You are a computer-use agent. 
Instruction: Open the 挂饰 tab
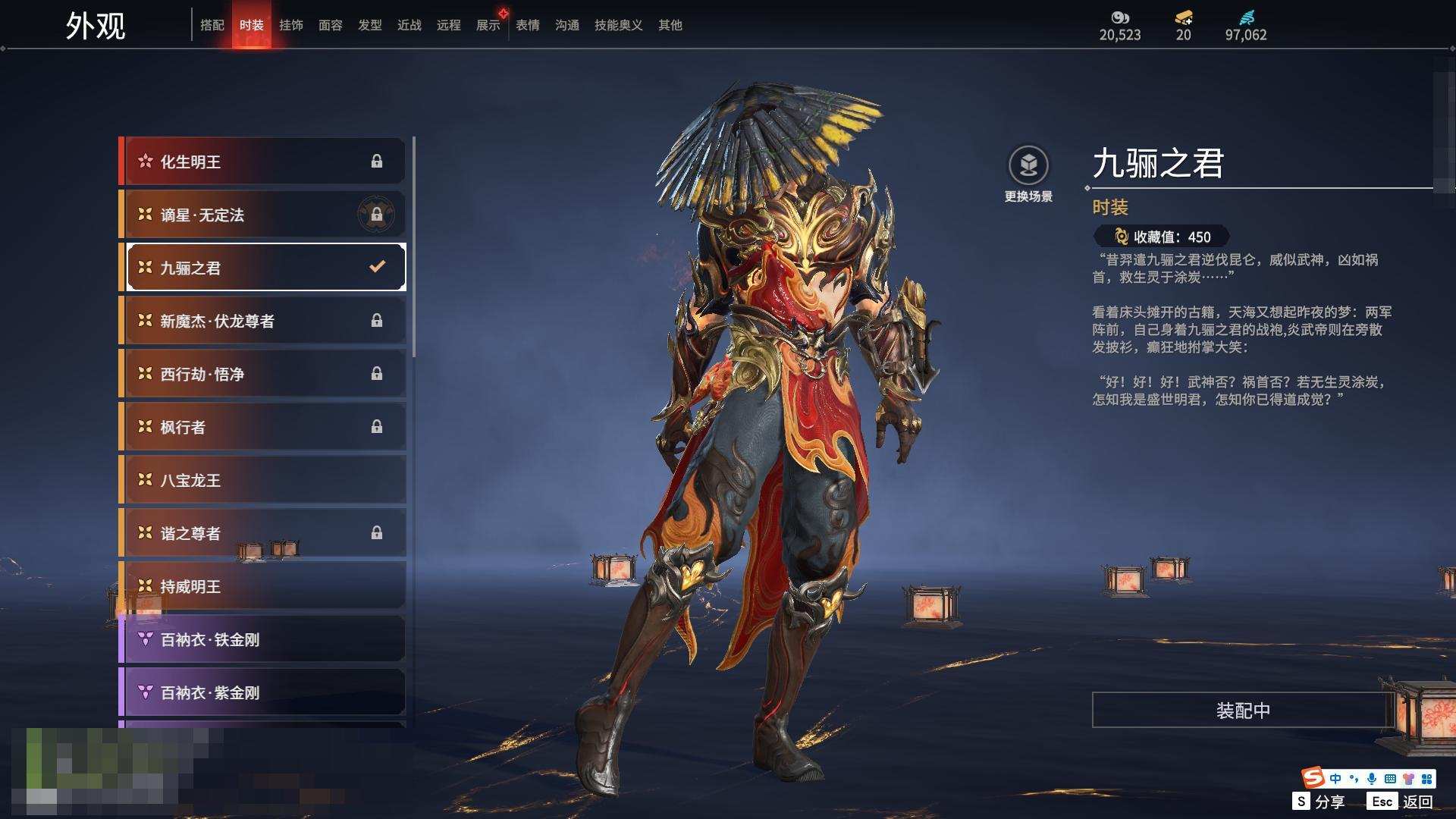click(291, 25)
